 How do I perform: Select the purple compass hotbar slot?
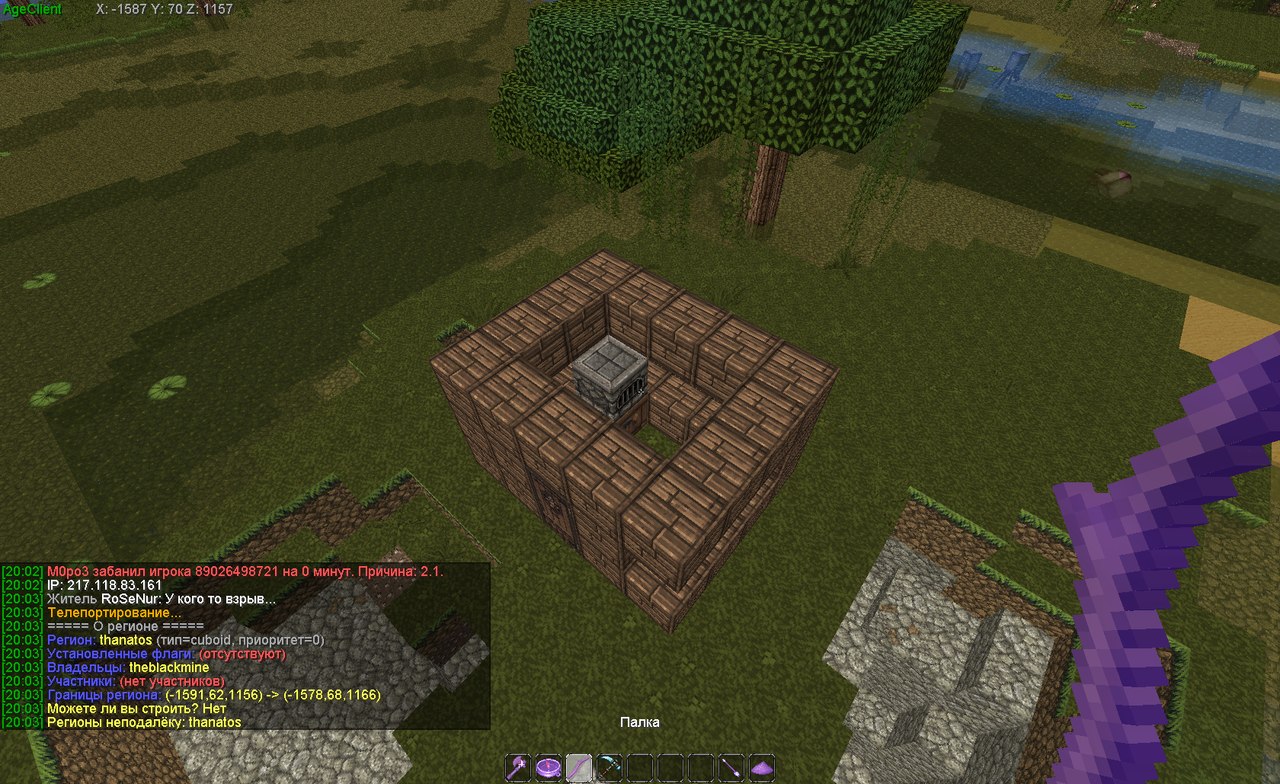pyautogui.click(x=548, y=768)
